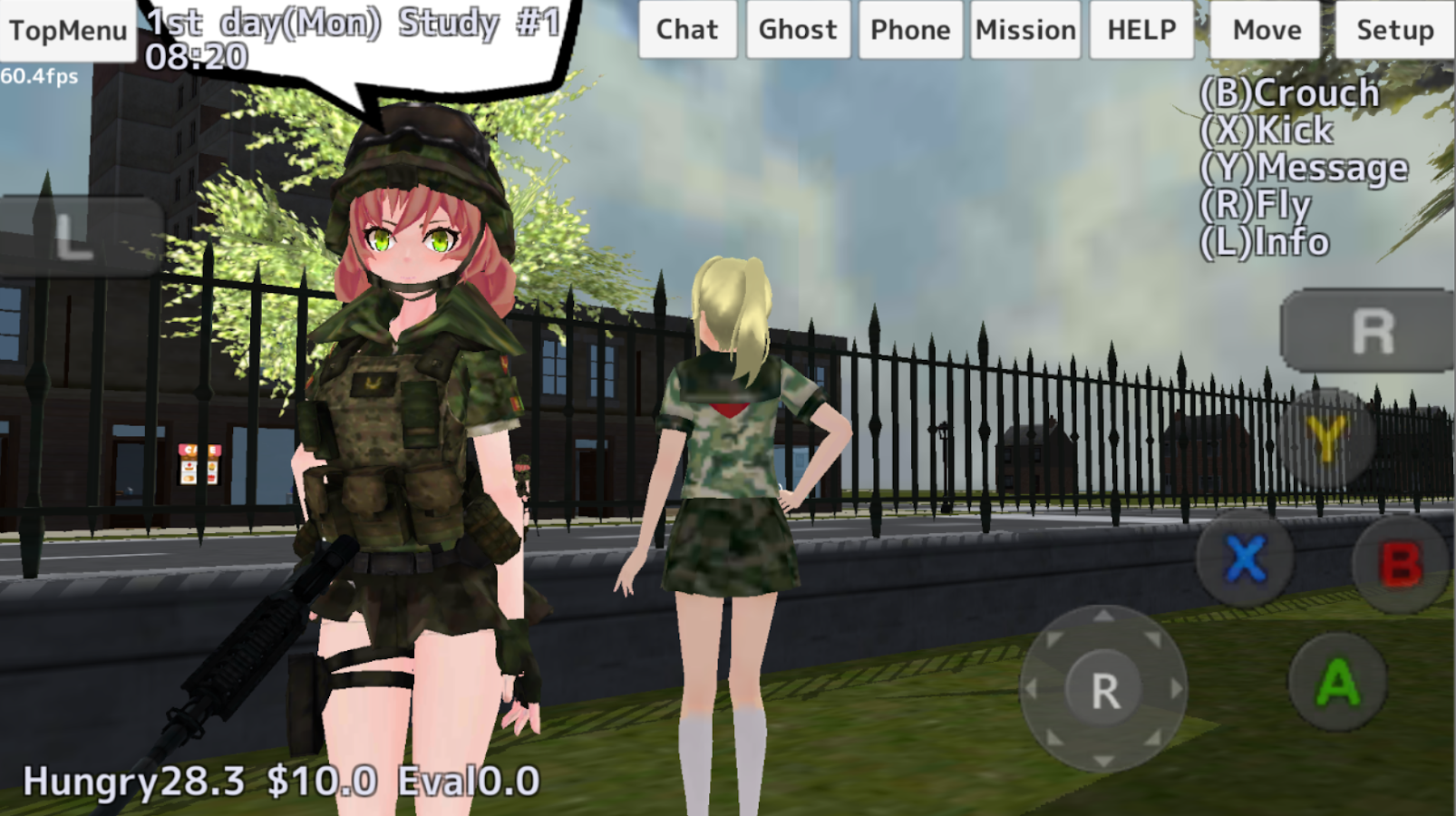
Task: Expand the Setup options
Action: [x=1393, y=29]
